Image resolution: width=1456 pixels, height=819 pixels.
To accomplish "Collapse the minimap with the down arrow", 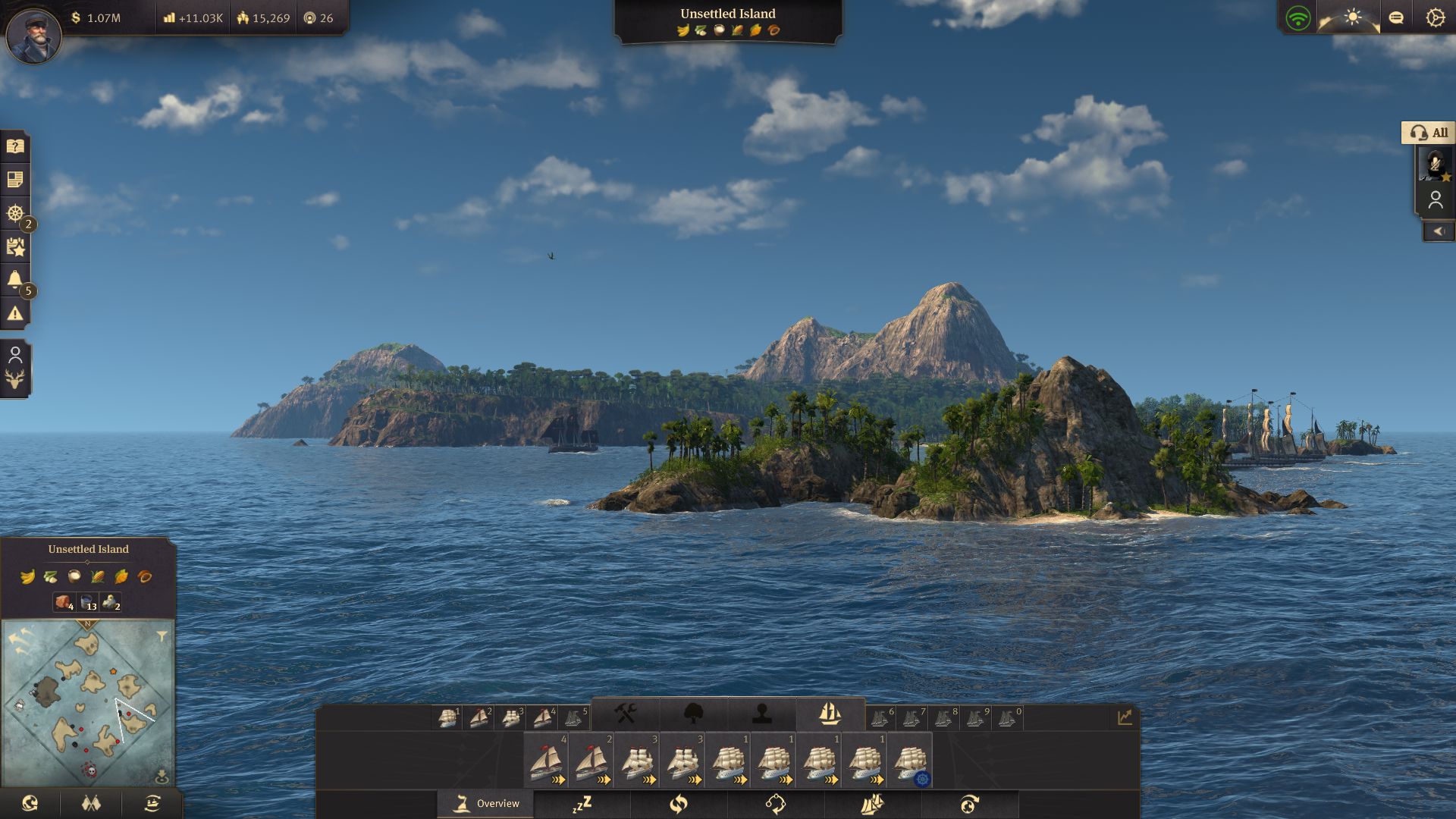I will tap(162, 773).
